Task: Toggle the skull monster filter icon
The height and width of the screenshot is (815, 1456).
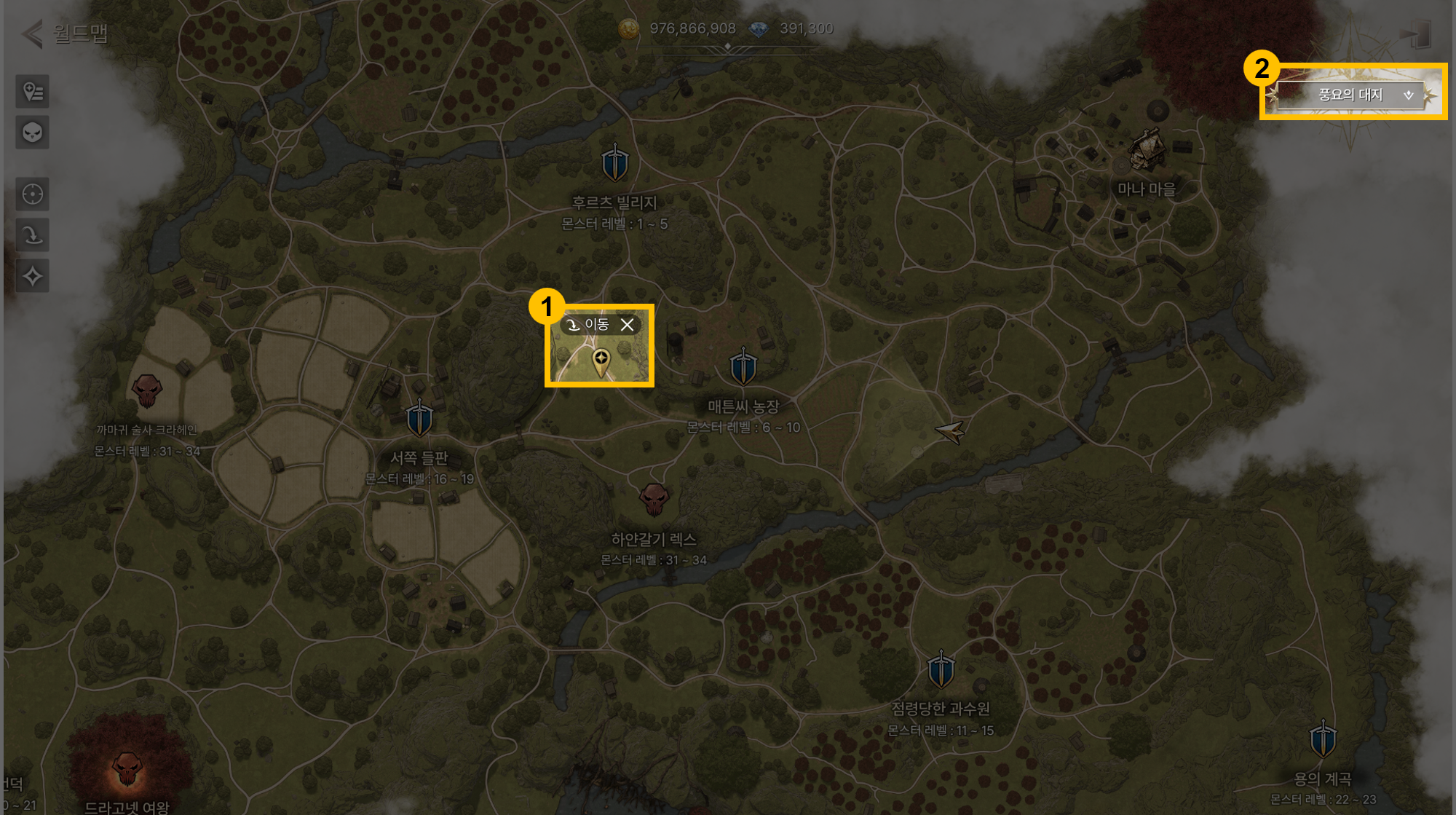Action: tap(33, 133)
